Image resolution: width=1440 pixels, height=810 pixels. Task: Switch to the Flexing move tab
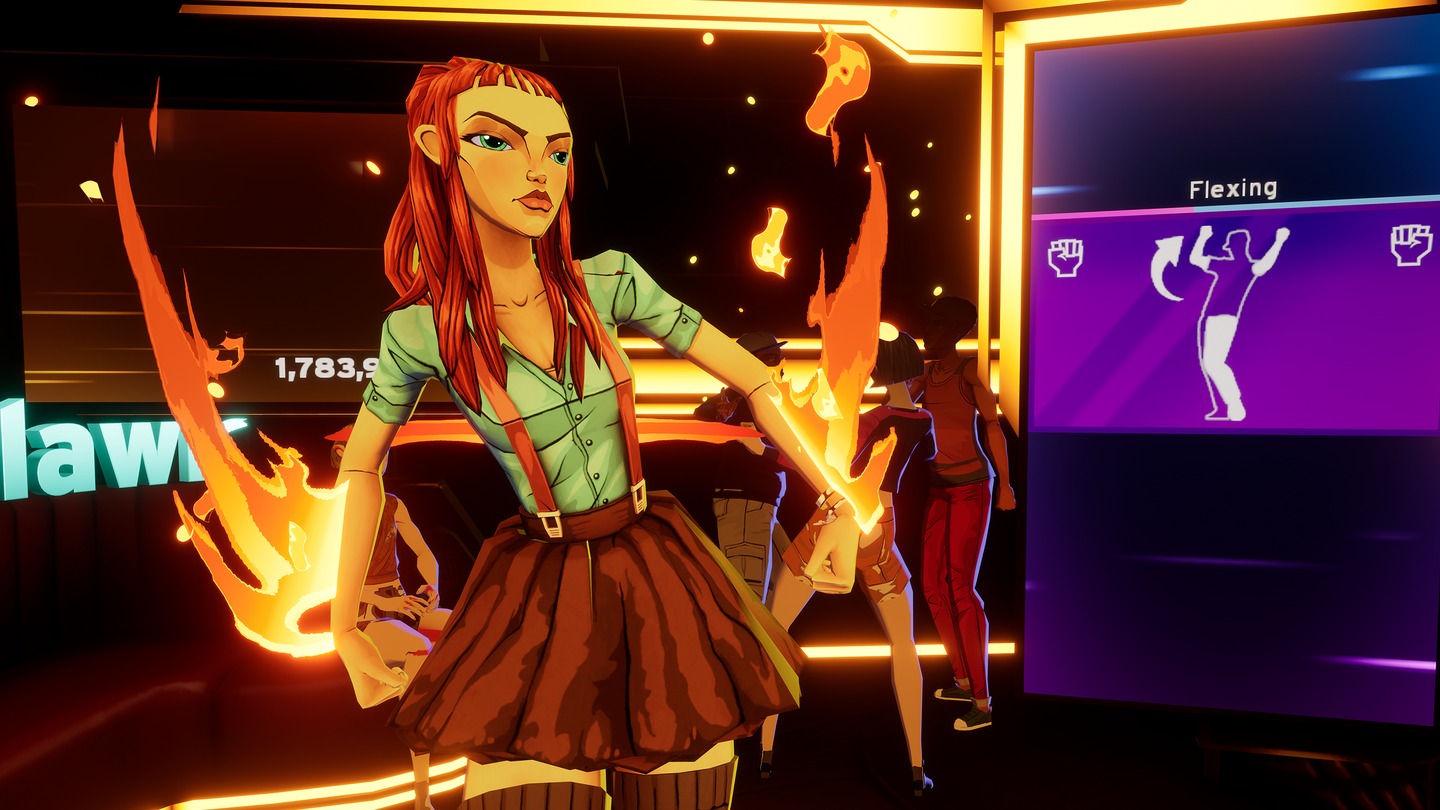coord(1233,186)
